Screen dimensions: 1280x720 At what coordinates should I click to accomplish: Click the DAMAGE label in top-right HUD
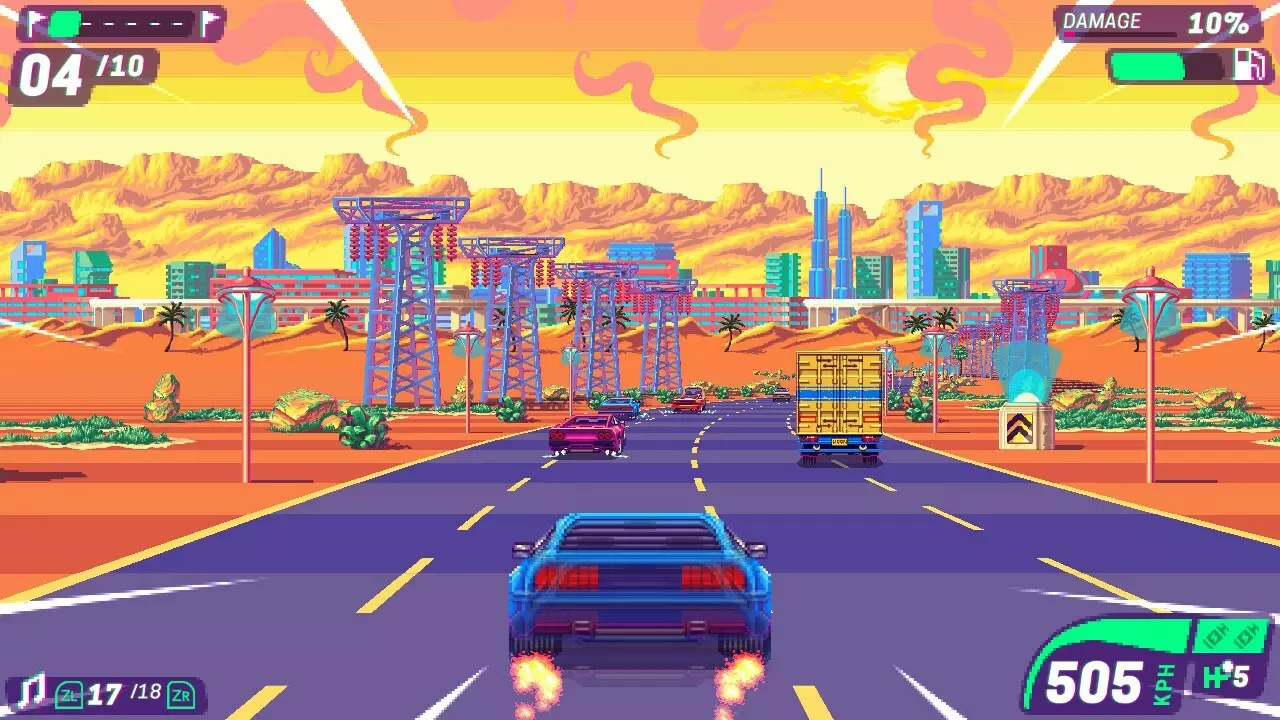click(1102, 20)
